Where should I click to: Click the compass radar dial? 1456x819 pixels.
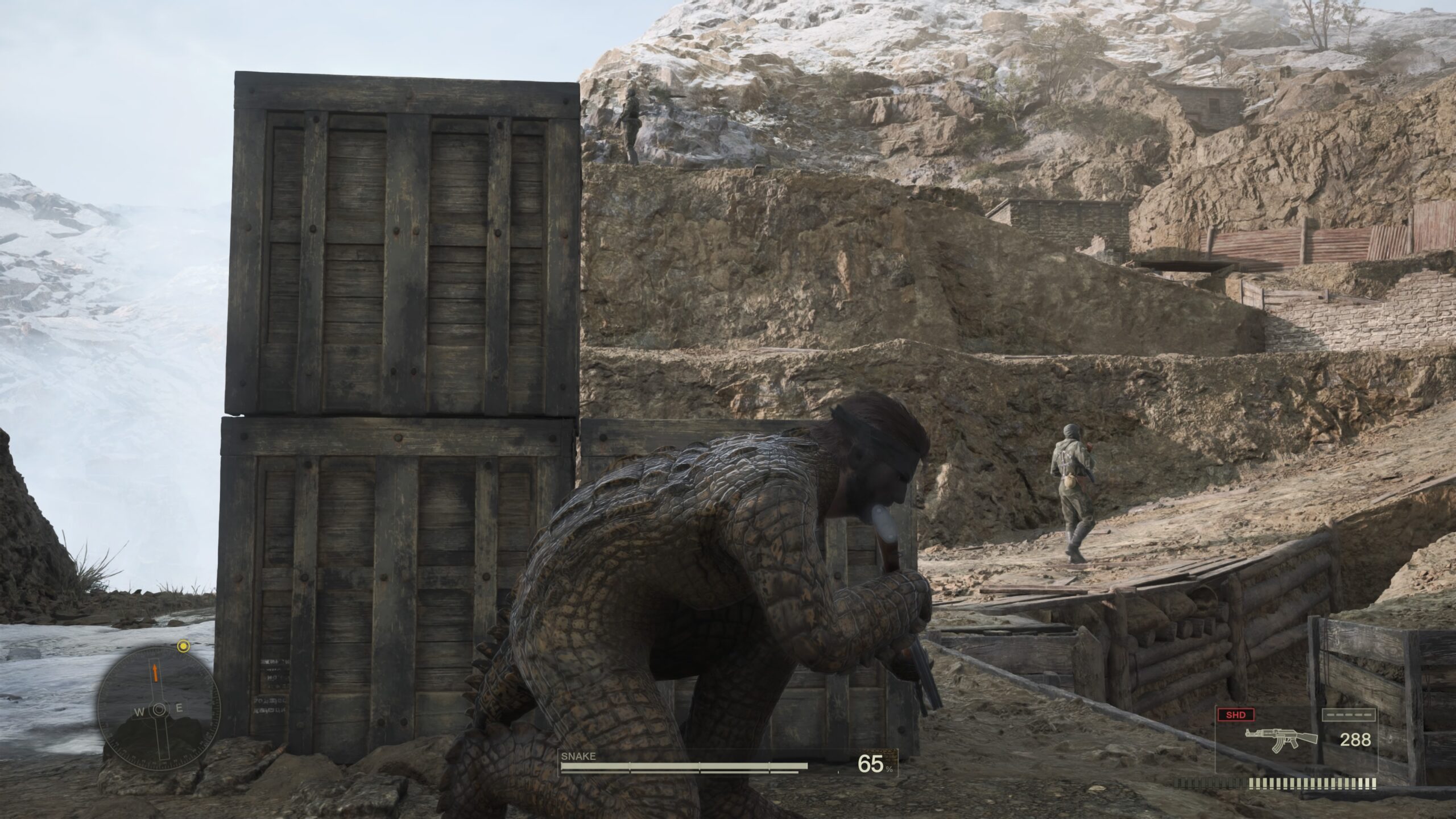pyautogui.click(x=159, y=709)
